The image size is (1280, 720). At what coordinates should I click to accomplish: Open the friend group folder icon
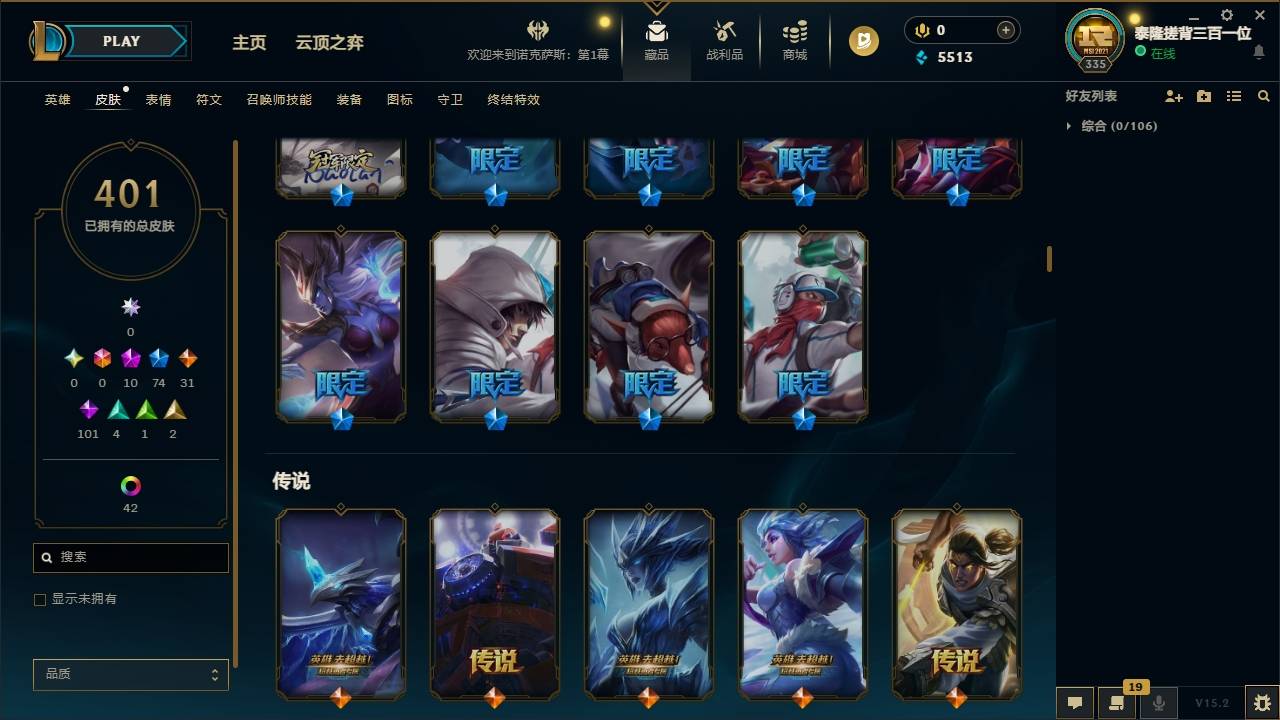pyautogui.click(x=1204, y=96)
